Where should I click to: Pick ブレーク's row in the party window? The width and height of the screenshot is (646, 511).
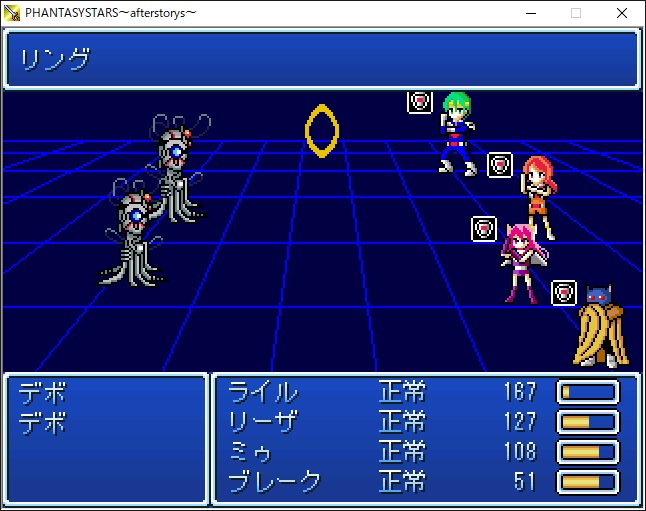click(x=275, y=481)
